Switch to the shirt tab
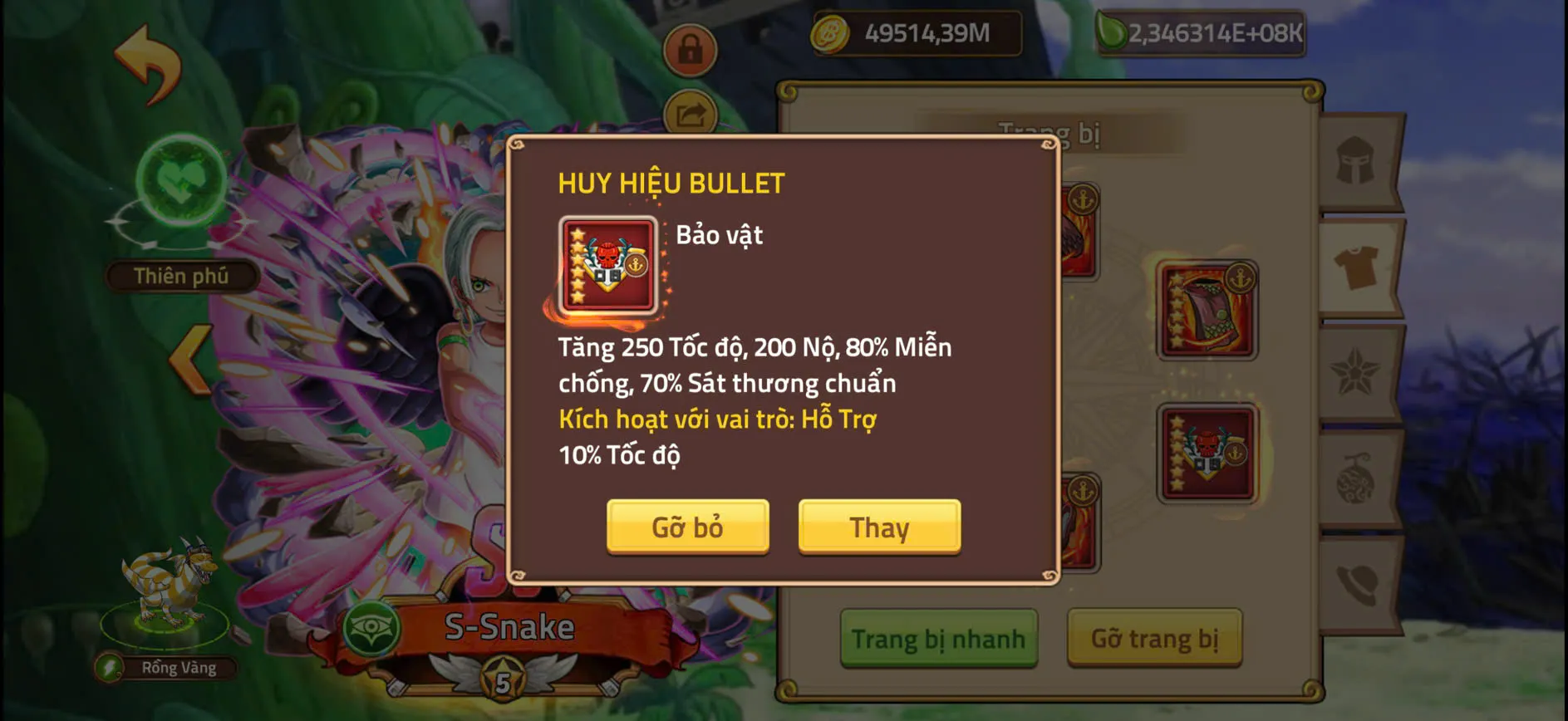This screenshot has height=721, width=1568. (x=1357, y=267)
